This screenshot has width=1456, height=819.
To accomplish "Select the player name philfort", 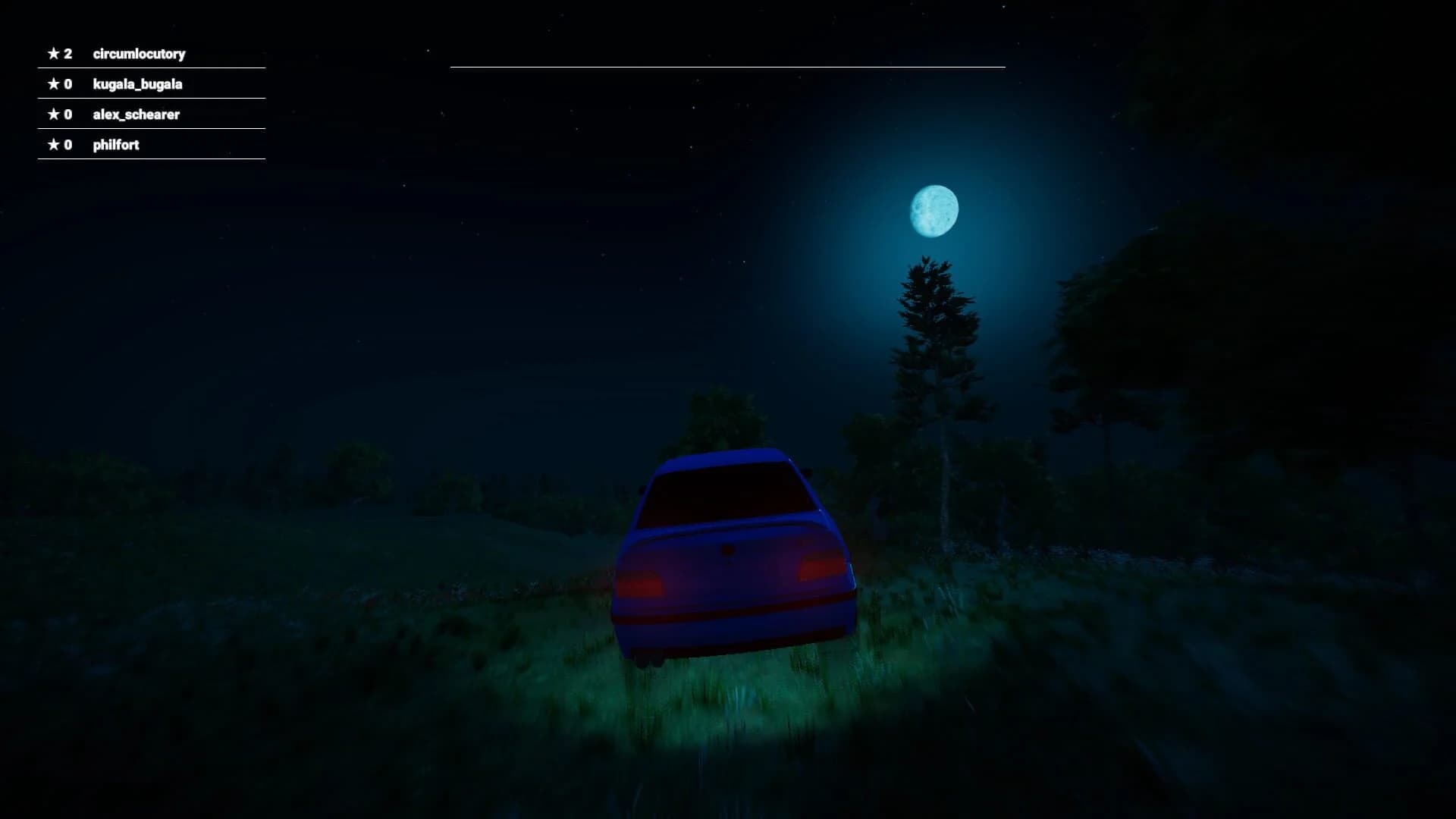I will [x=117, y=144].
